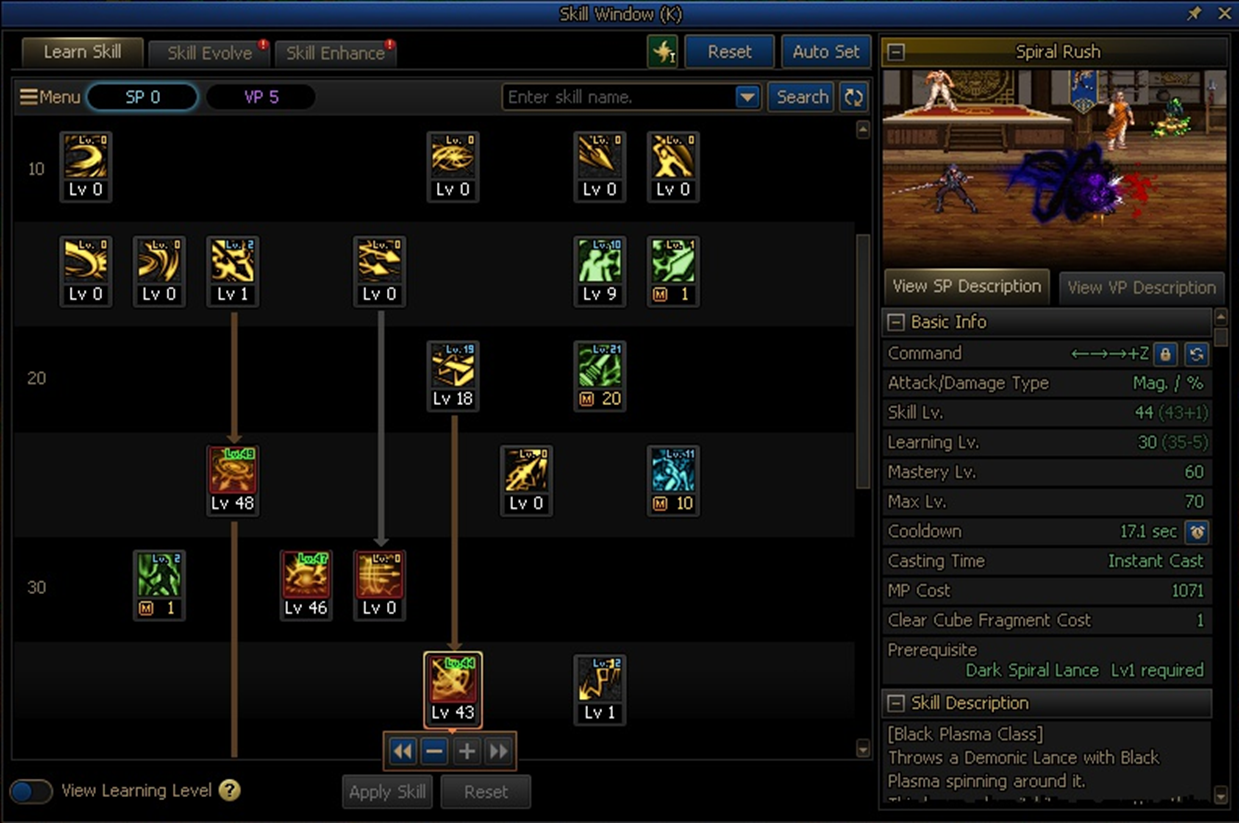The width and height of the screenshot is (1239, 823).
Task: Open the skill name dropdown arrow
Action: (x=747, y=97)
